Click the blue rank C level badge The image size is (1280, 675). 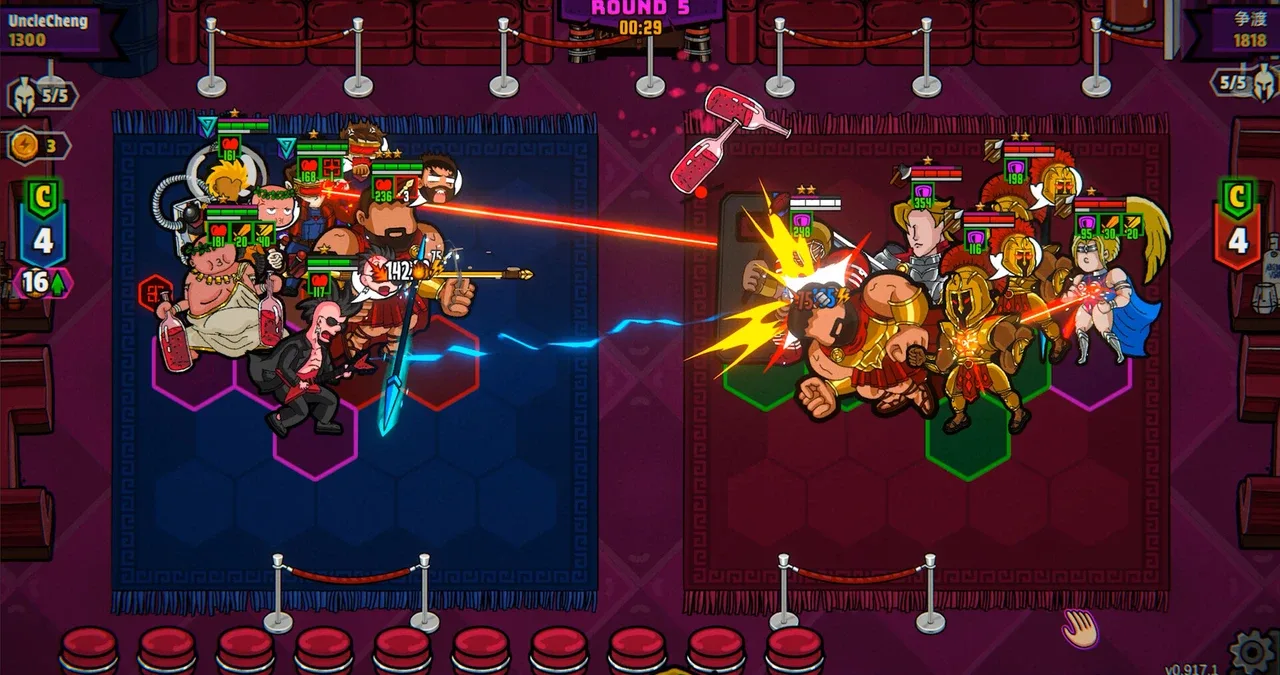[x=43, y=222]
